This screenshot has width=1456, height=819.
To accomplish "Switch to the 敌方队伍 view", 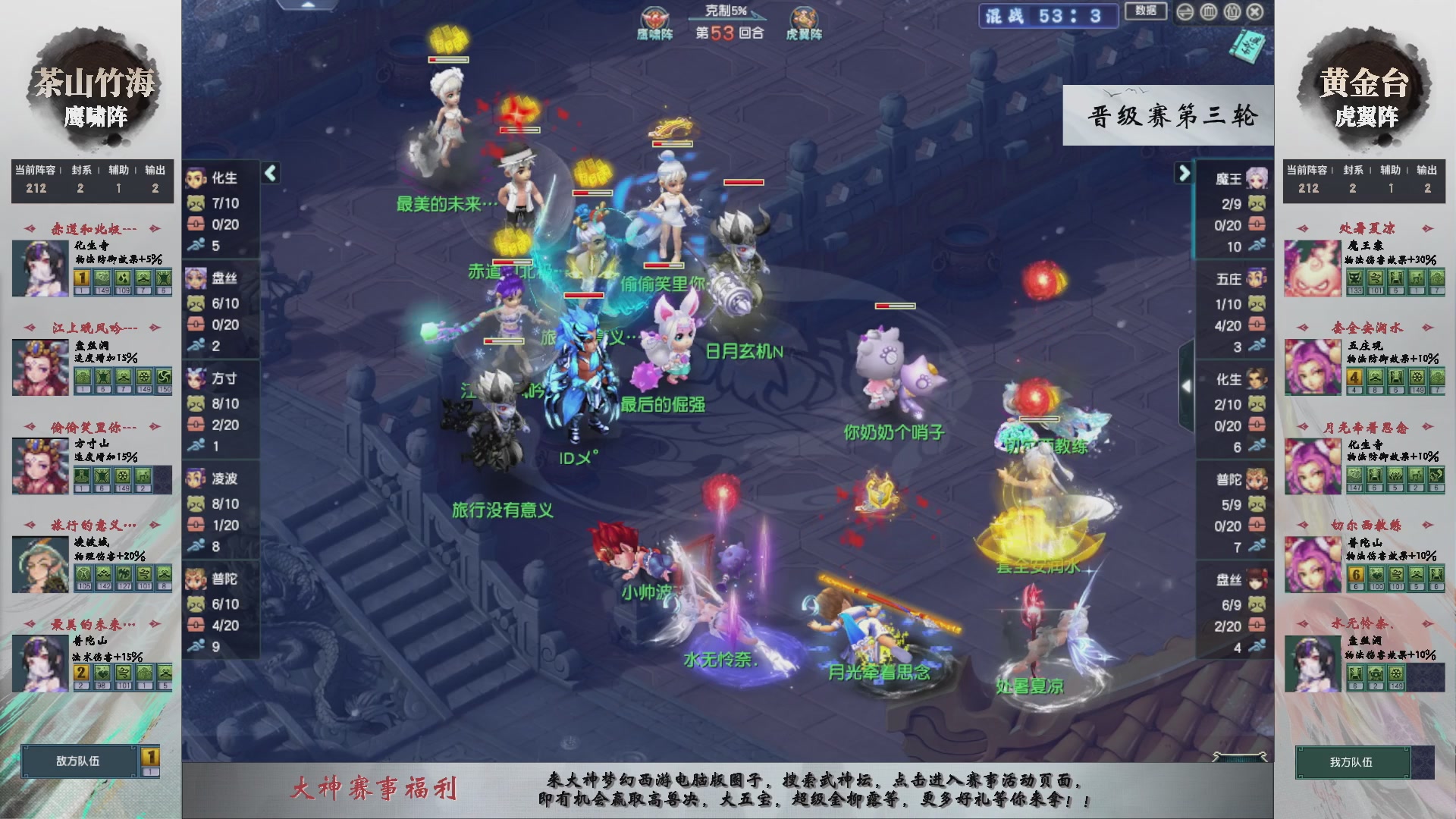I will pyautogui.click(x=79, y=762).
